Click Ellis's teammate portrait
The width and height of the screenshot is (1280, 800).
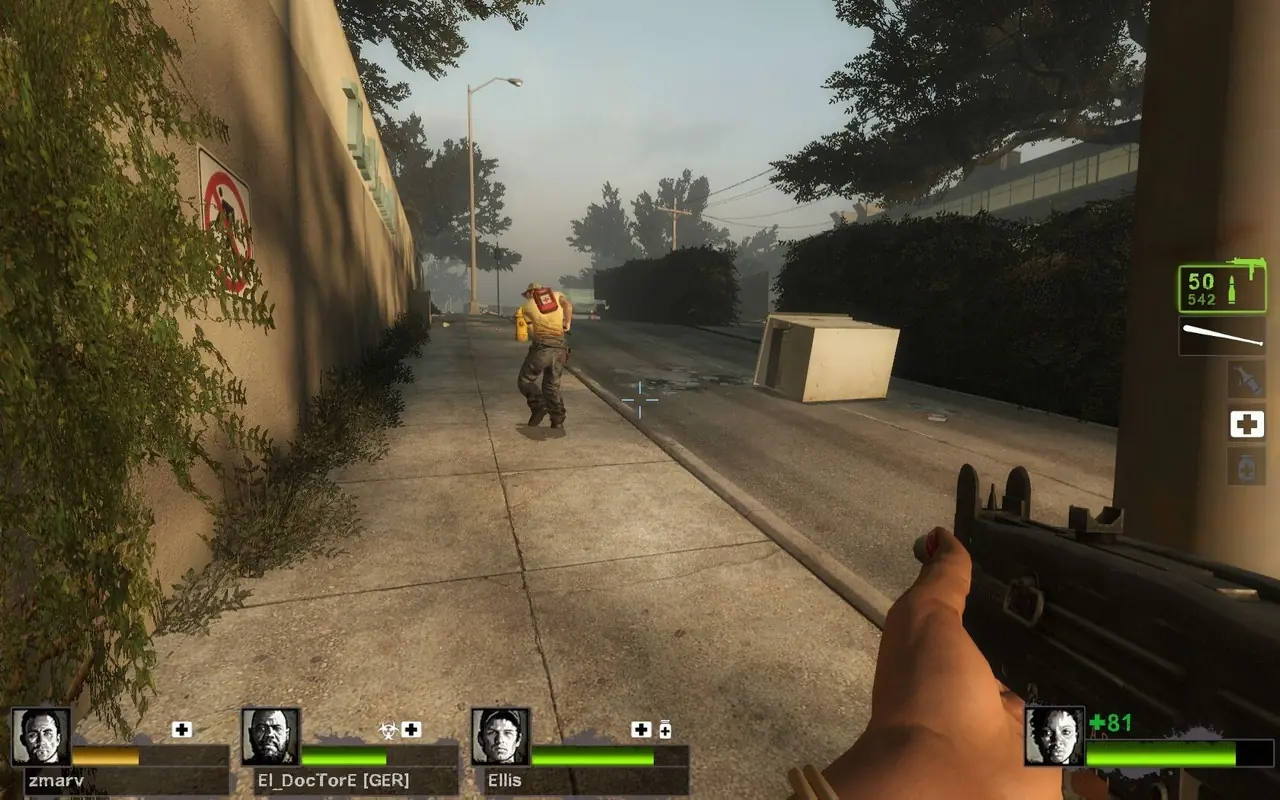click(500, 737)
